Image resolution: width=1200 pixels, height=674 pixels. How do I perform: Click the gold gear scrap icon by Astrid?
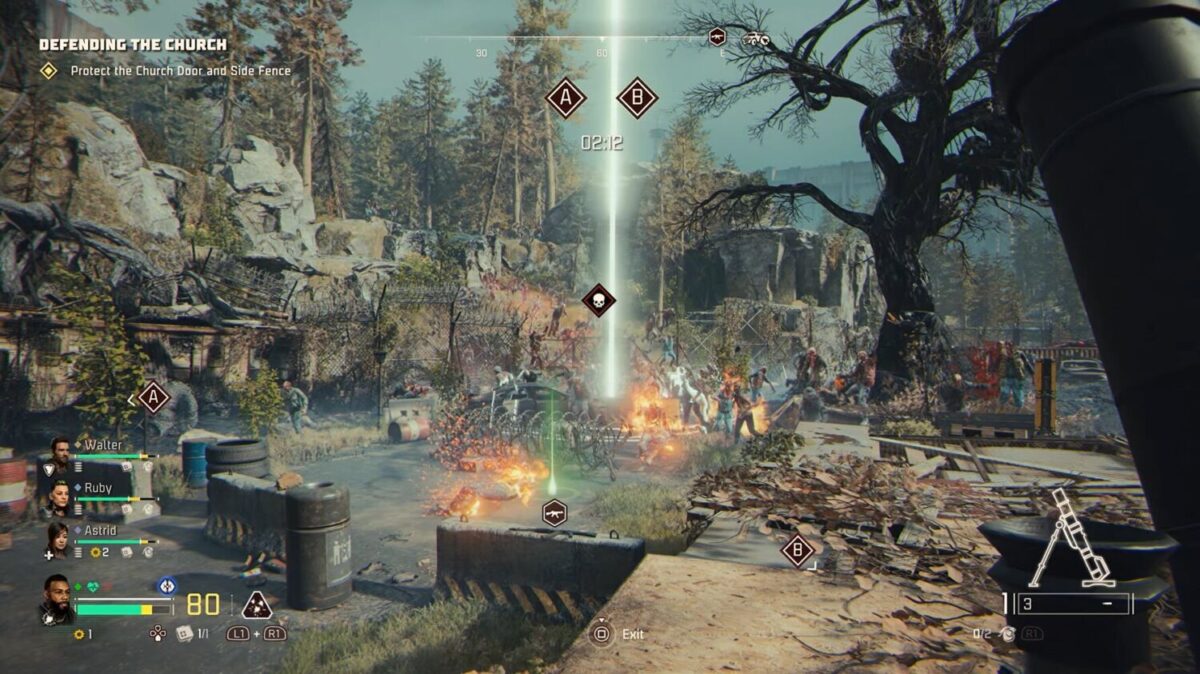coord(93,552)
